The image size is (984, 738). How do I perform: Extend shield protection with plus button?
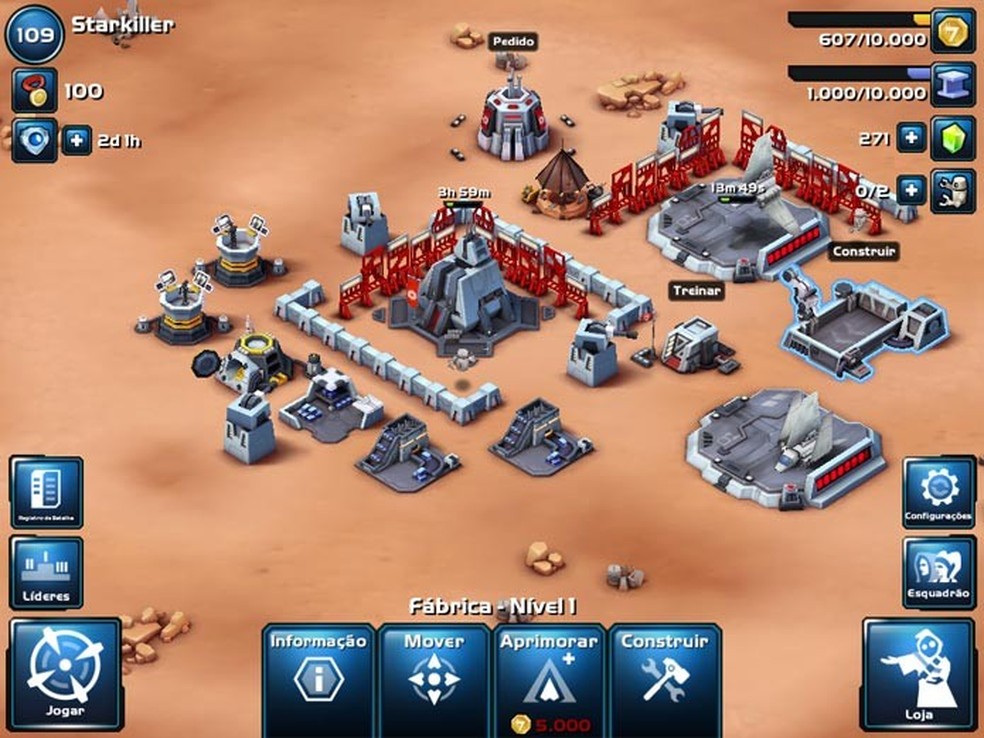coord(77,140)
